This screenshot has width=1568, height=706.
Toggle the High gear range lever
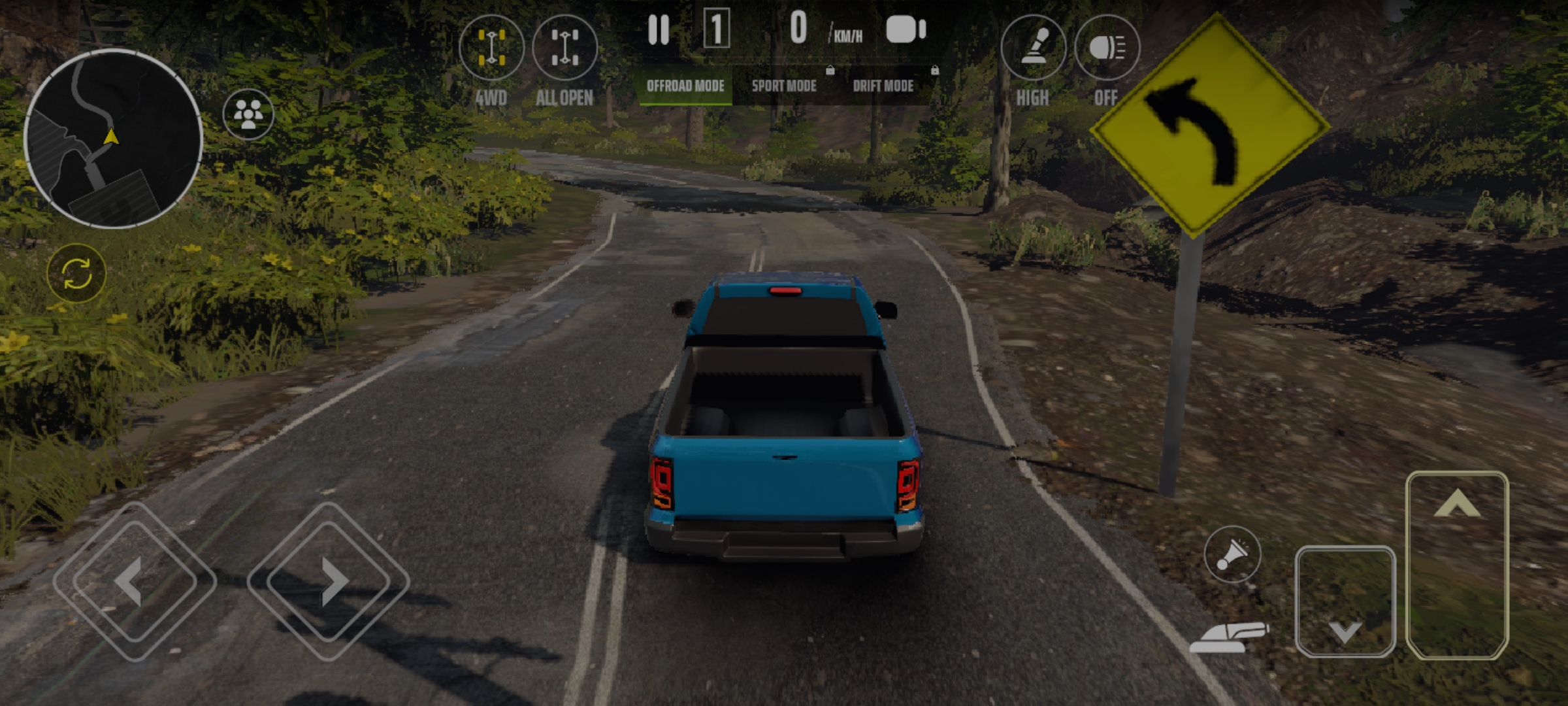pos(1033,48)
